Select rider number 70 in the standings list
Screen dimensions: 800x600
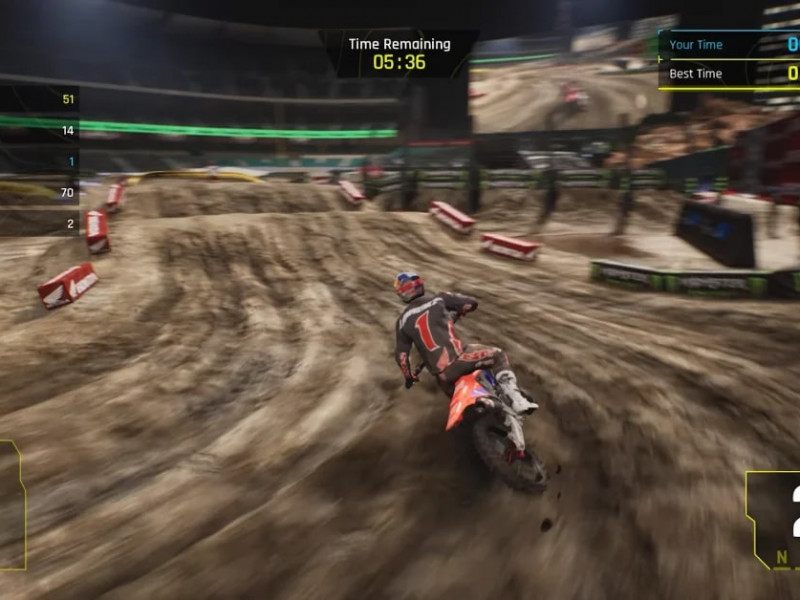[x=40, y=192]
